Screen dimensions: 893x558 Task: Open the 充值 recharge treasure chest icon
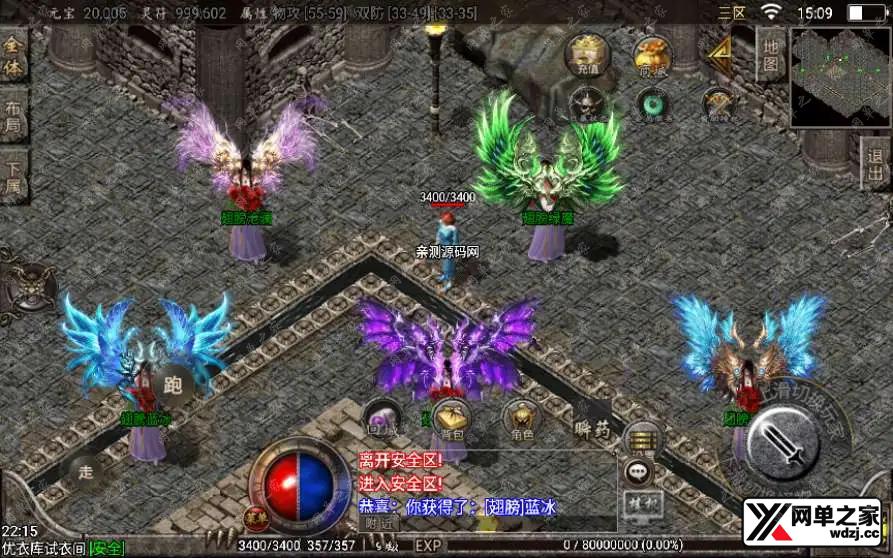[x=583, y=54]
